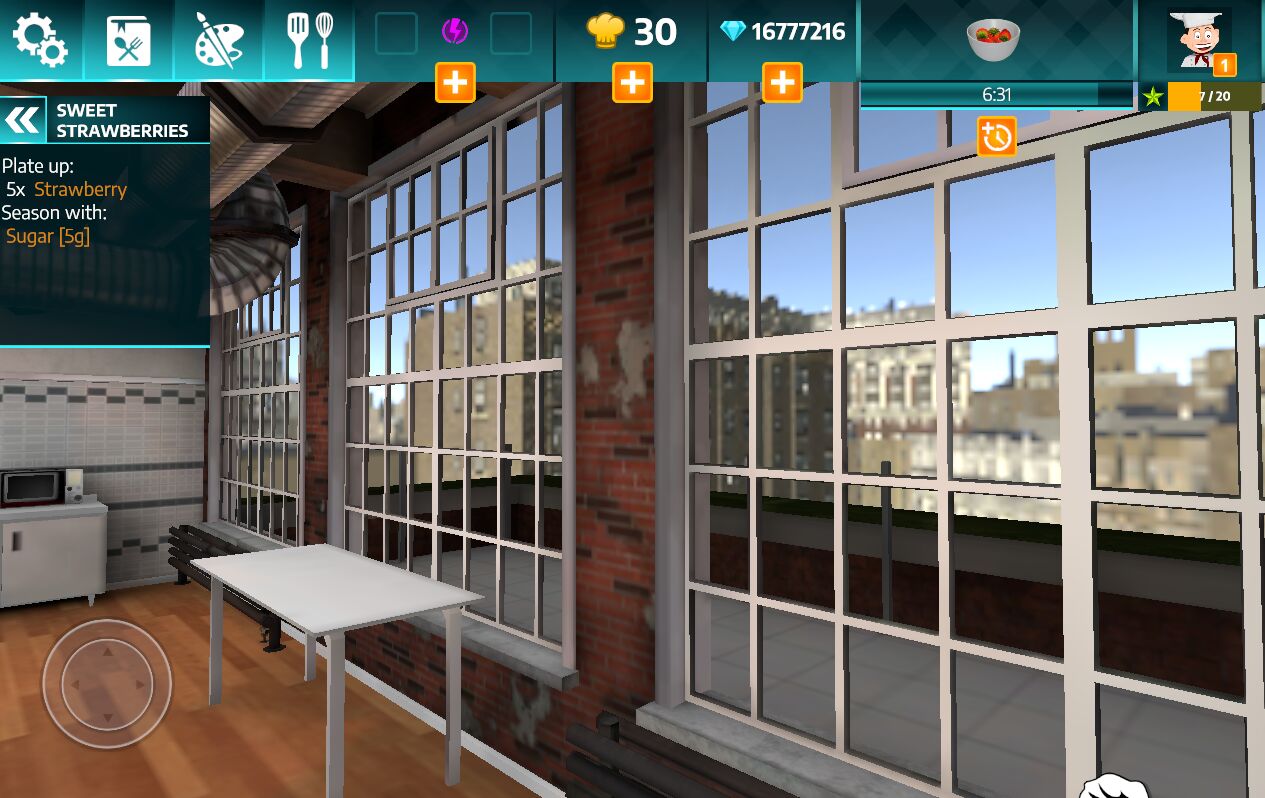Viewport: 1265px width, 798px height.
Task: Open the spatula and whisk utensils menu
Action: 309,40
